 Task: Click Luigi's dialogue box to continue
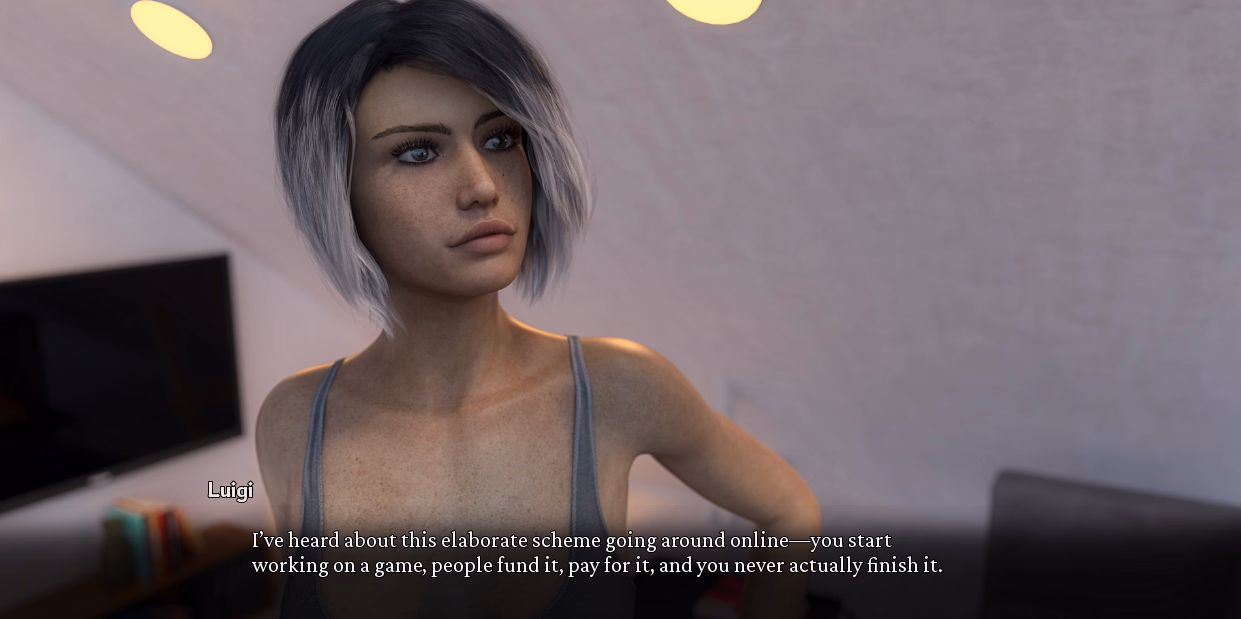point(596,553)
